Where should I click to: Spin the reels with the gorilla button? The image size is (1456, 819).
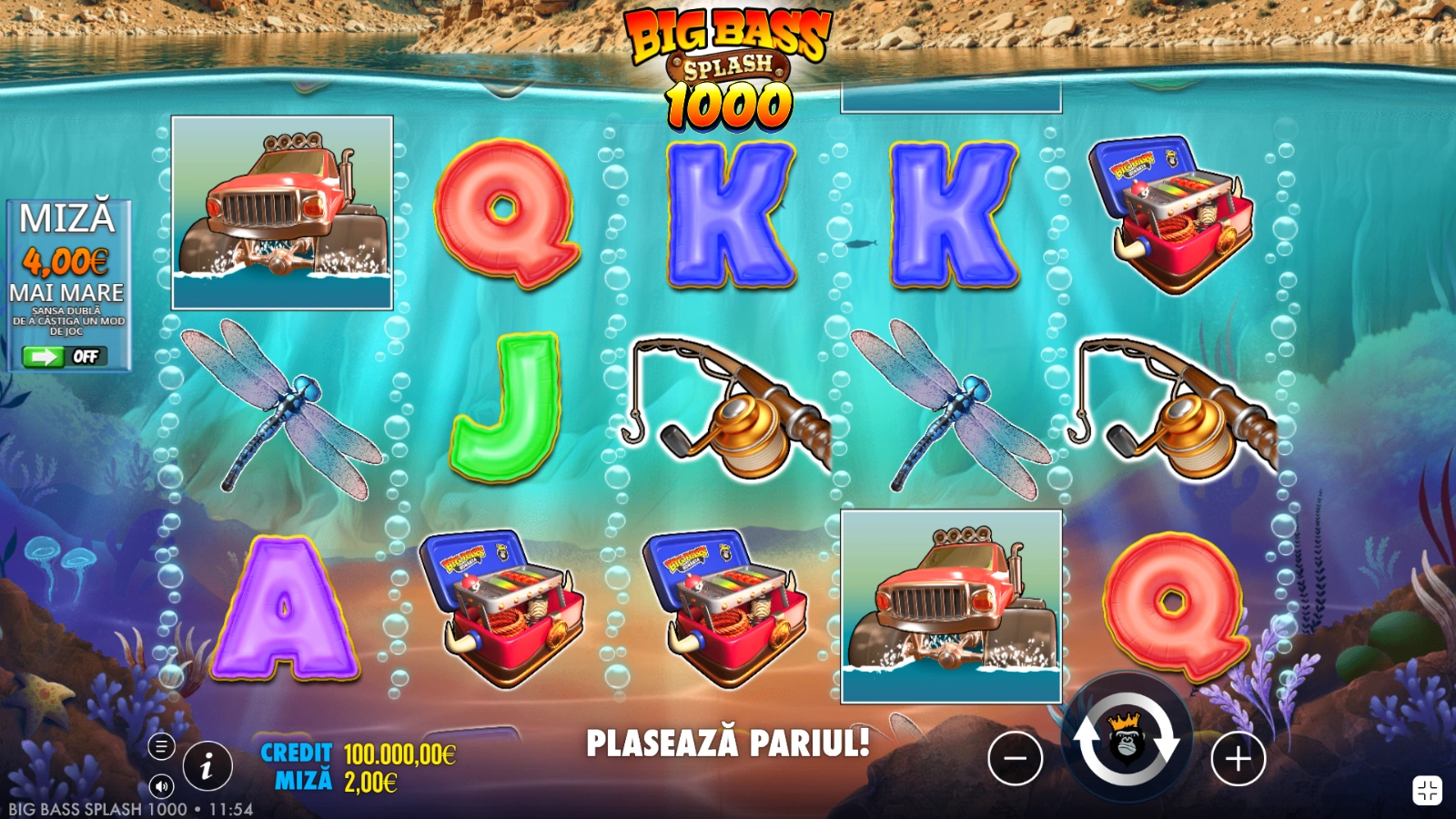pos(1127,741)
